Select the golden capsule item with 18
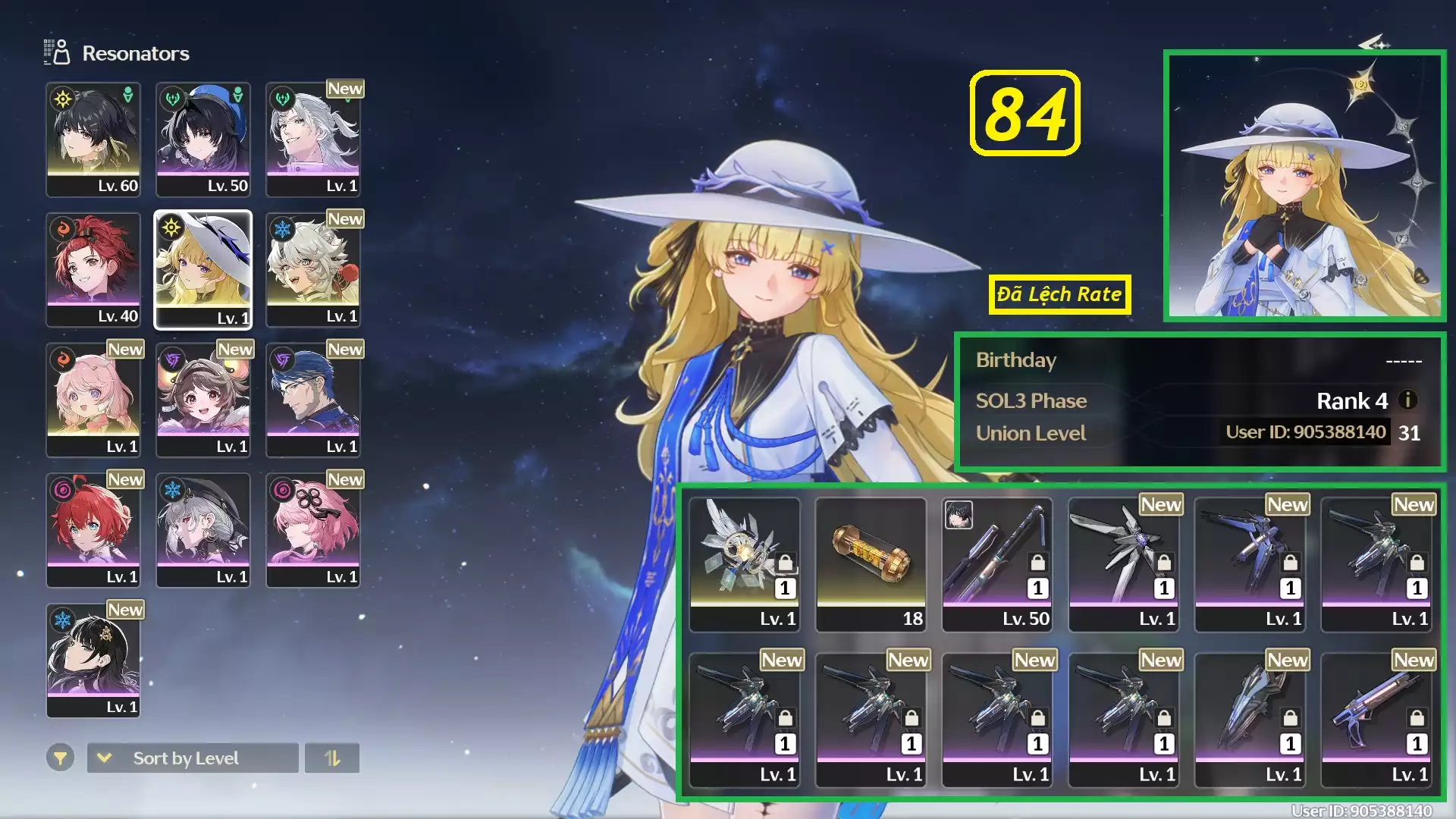 [x=871, y=565]
